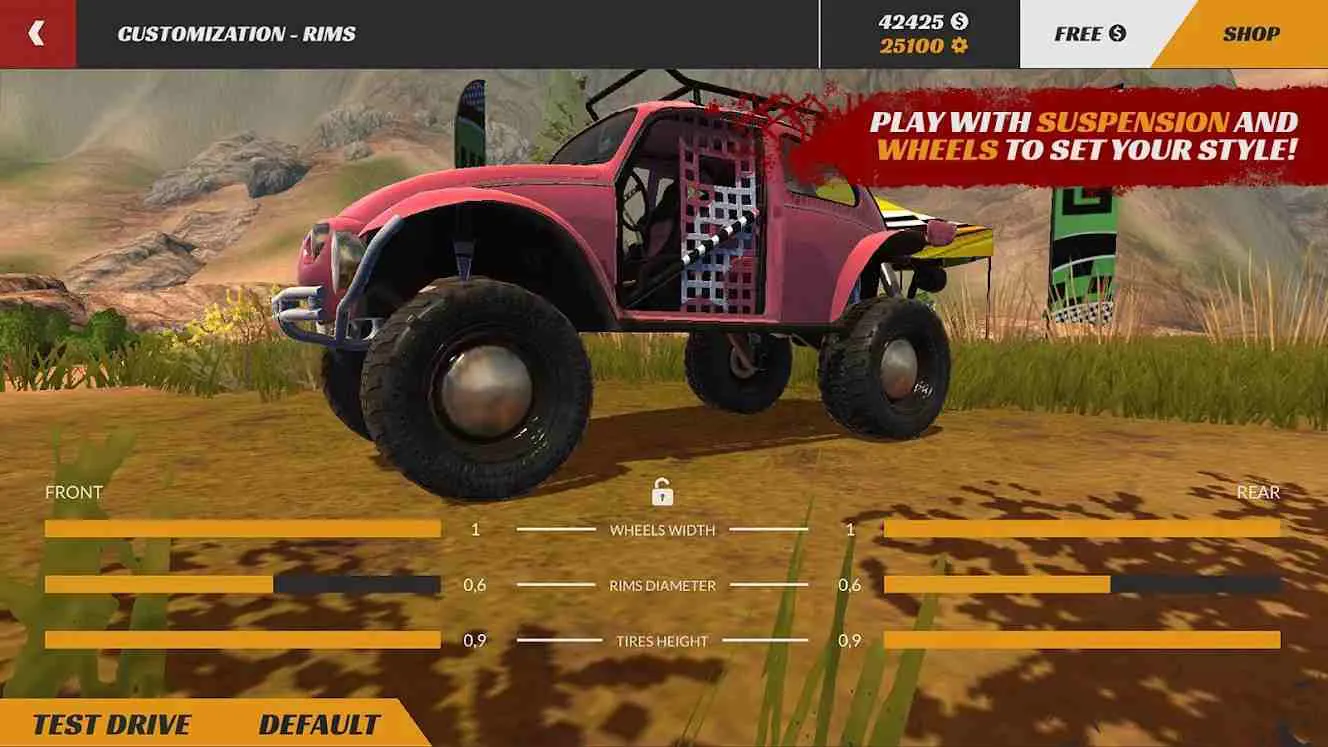The height and width of the screenshot is (747, 1328).
Task: Click the back arrow to exit customization
Action: coord(38,32)
